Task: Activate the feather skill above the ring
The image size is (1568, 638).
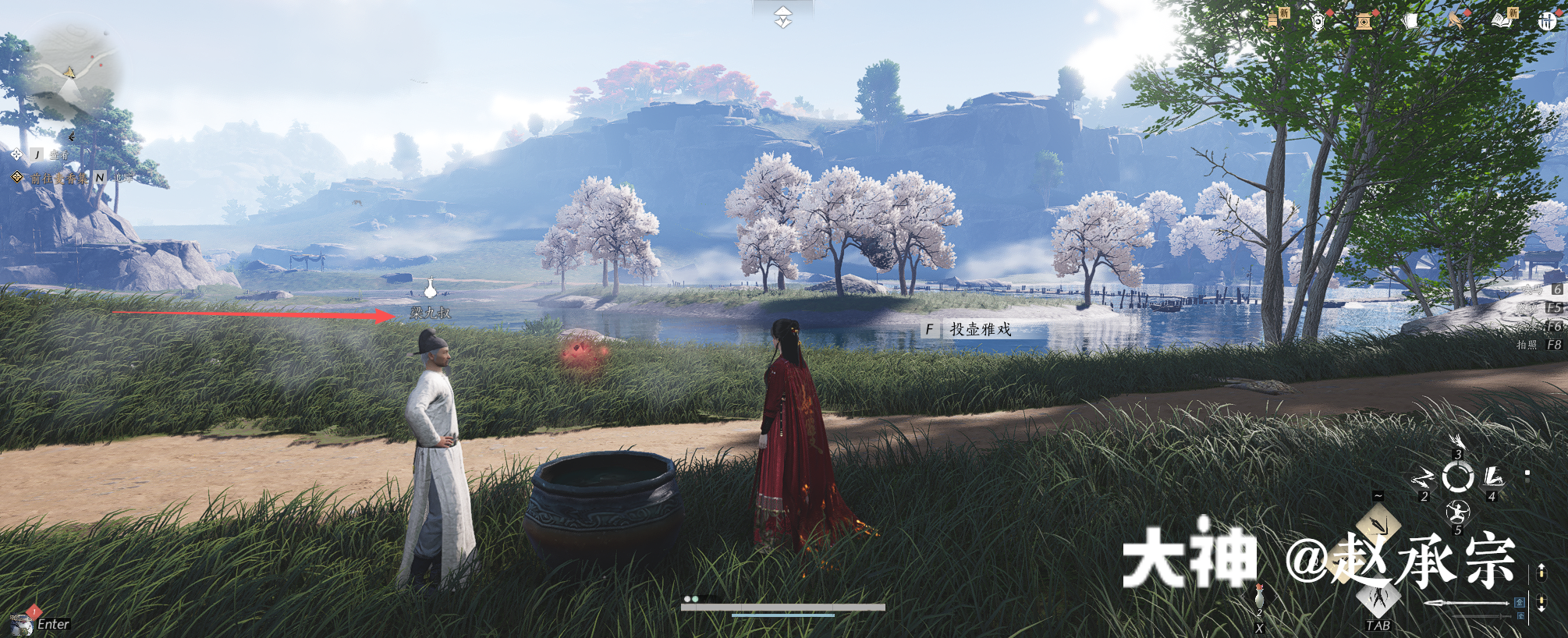Action: coord(1456,442)
